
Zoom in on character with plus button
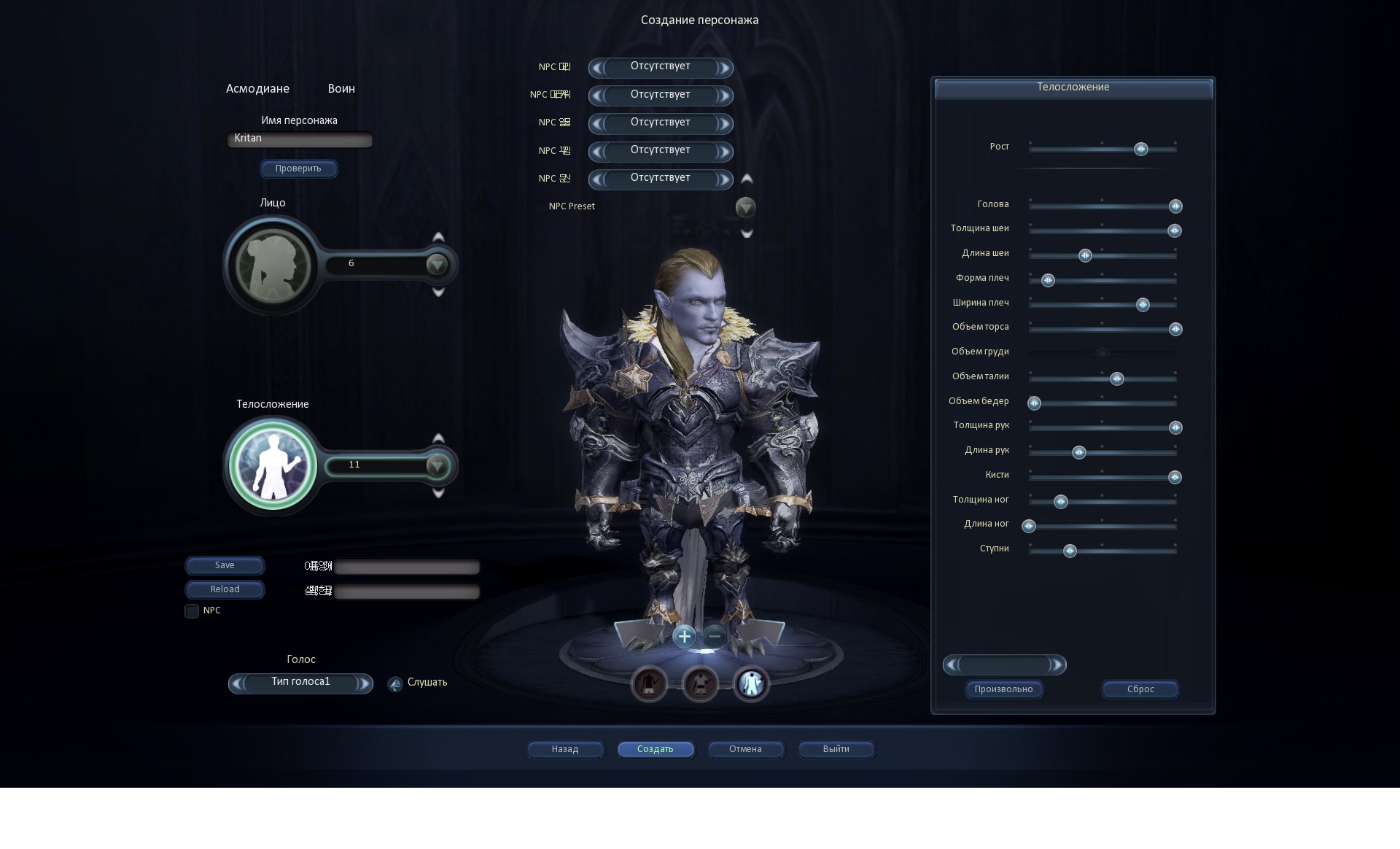click(x=684, y=637)
